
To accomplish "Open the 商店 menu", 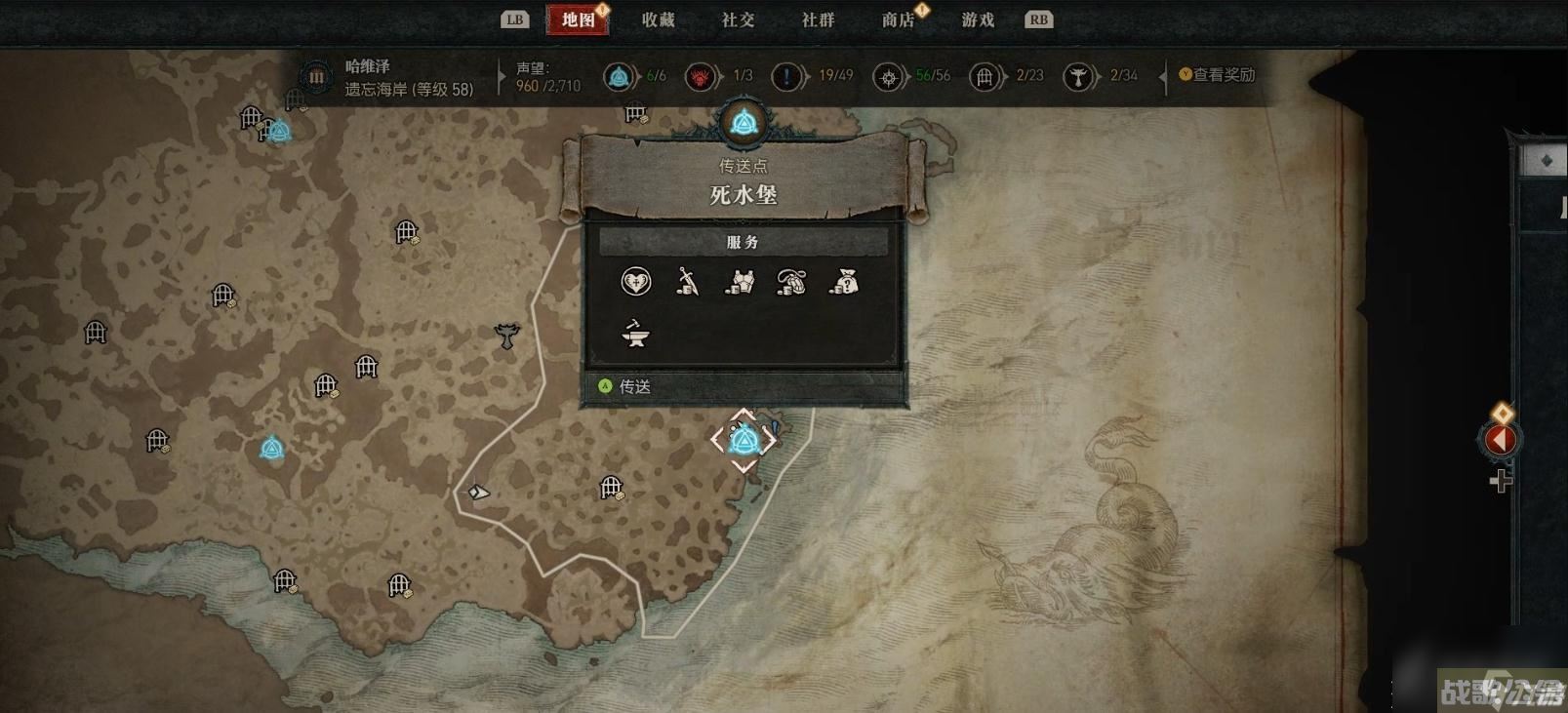I will pos(897,19).
